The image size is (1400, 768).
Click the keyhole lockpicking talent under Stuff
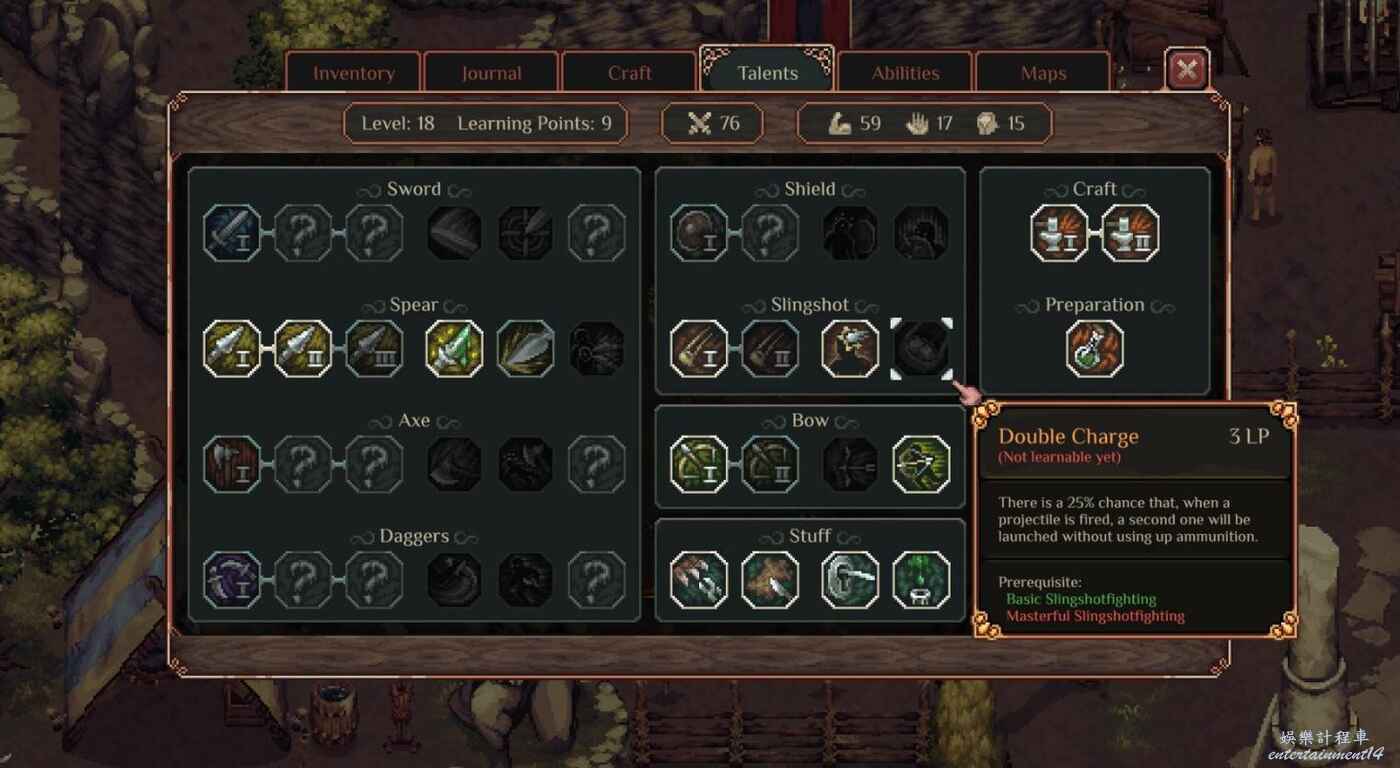(x=850, y=580)
